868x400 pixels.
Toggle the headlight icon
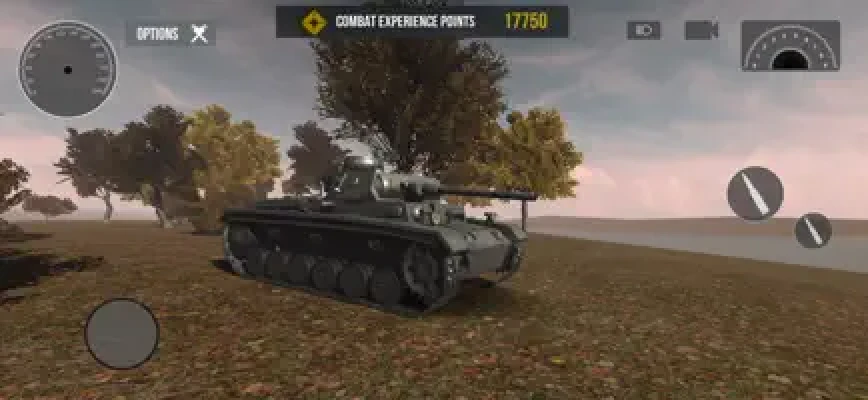[x=644, y=30]
